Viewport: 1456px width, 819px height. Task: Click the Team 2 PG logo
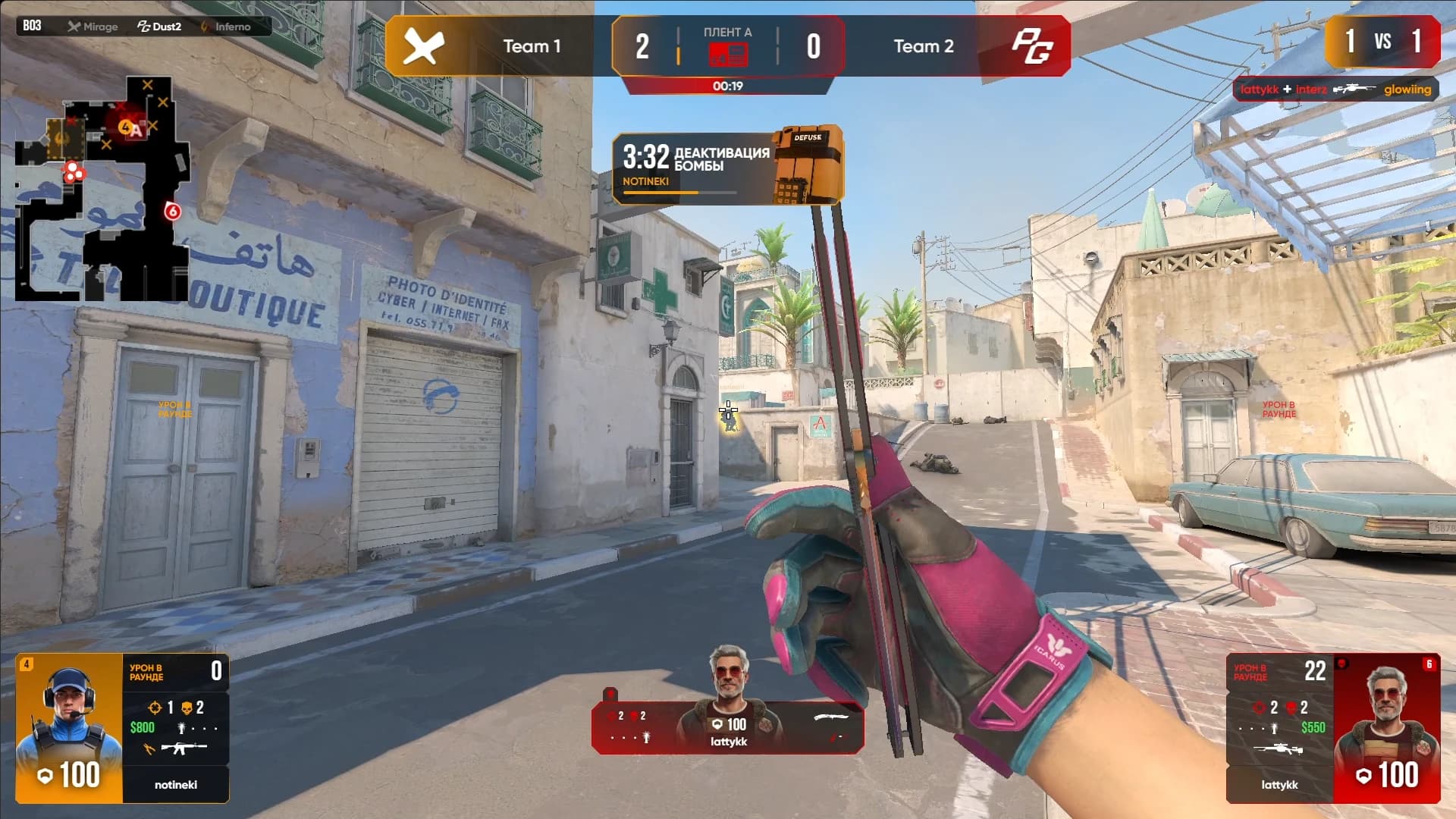click(1032, 47)
